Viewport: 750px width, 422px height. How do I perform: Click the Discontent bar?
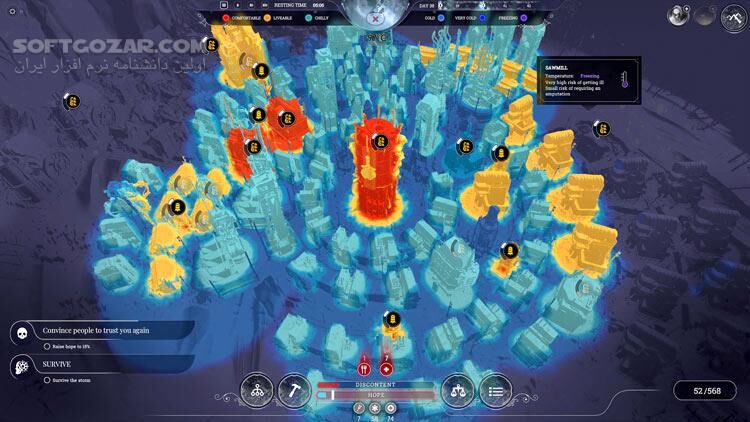[x=375, y=384]
